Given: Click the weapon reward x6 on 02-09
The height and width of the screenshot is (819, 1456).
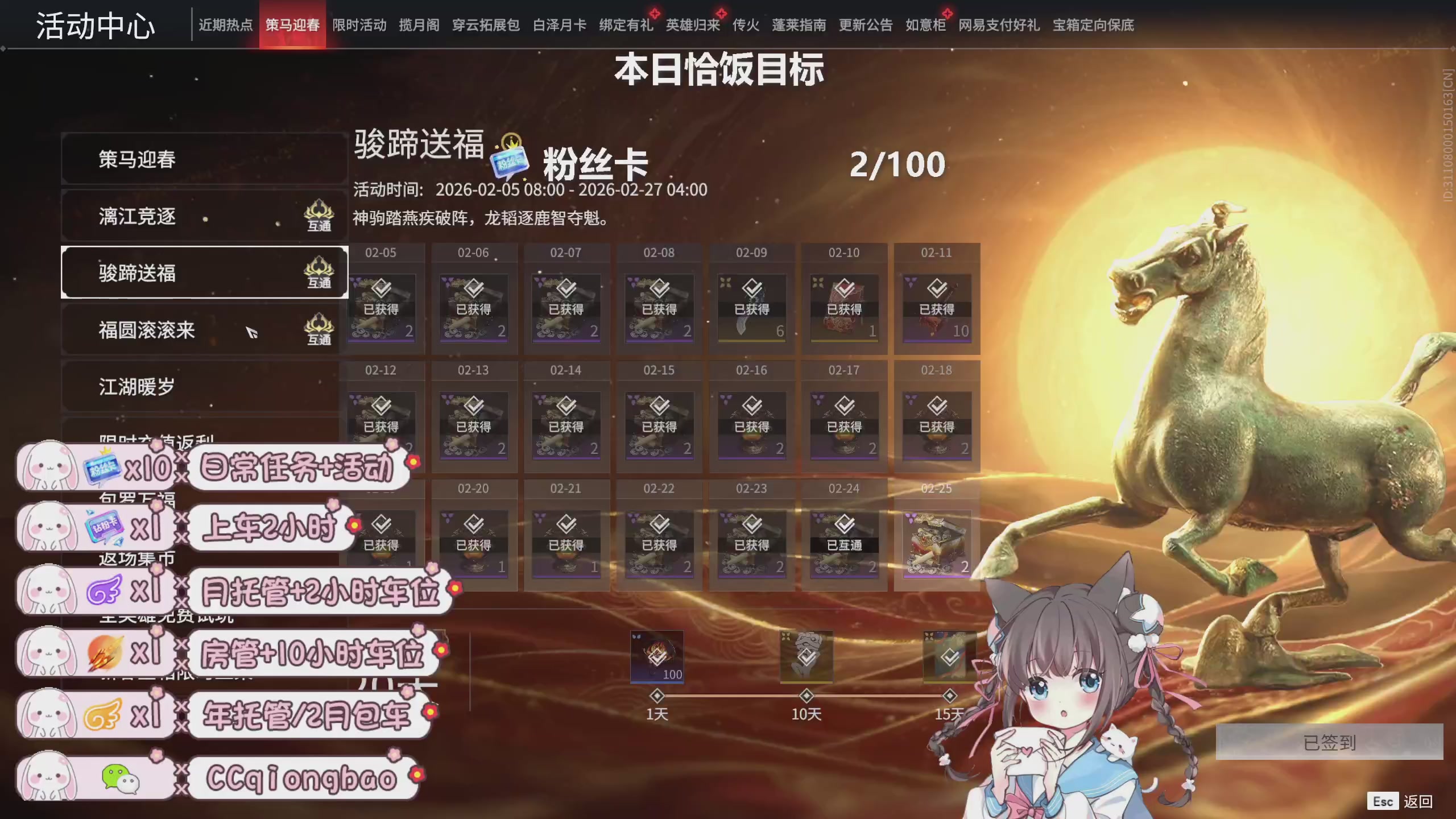Looking at the screenshot, I should (752, 307).
